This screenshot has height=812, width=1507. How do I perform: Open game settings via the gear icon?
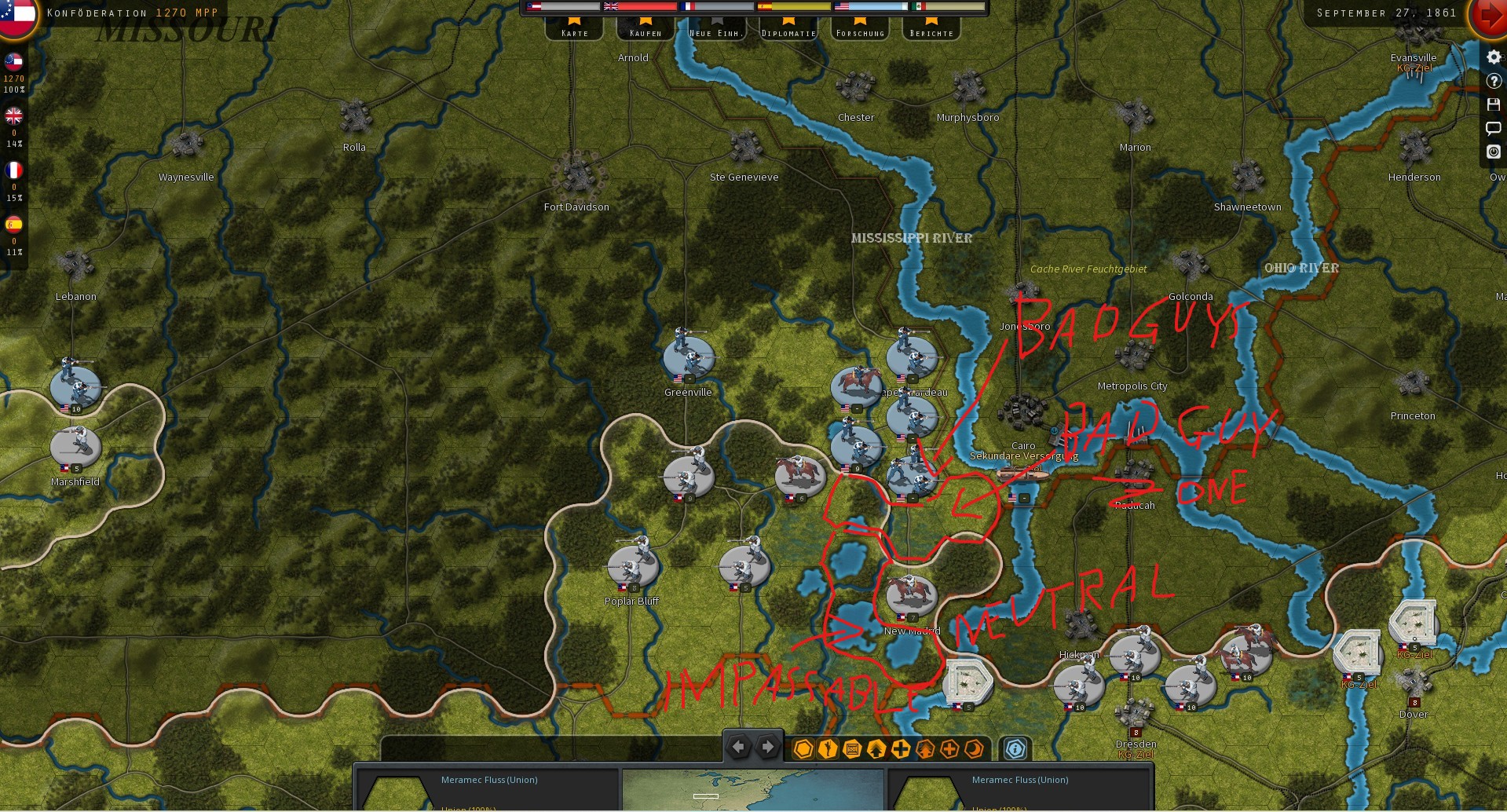pos(1493,56)
